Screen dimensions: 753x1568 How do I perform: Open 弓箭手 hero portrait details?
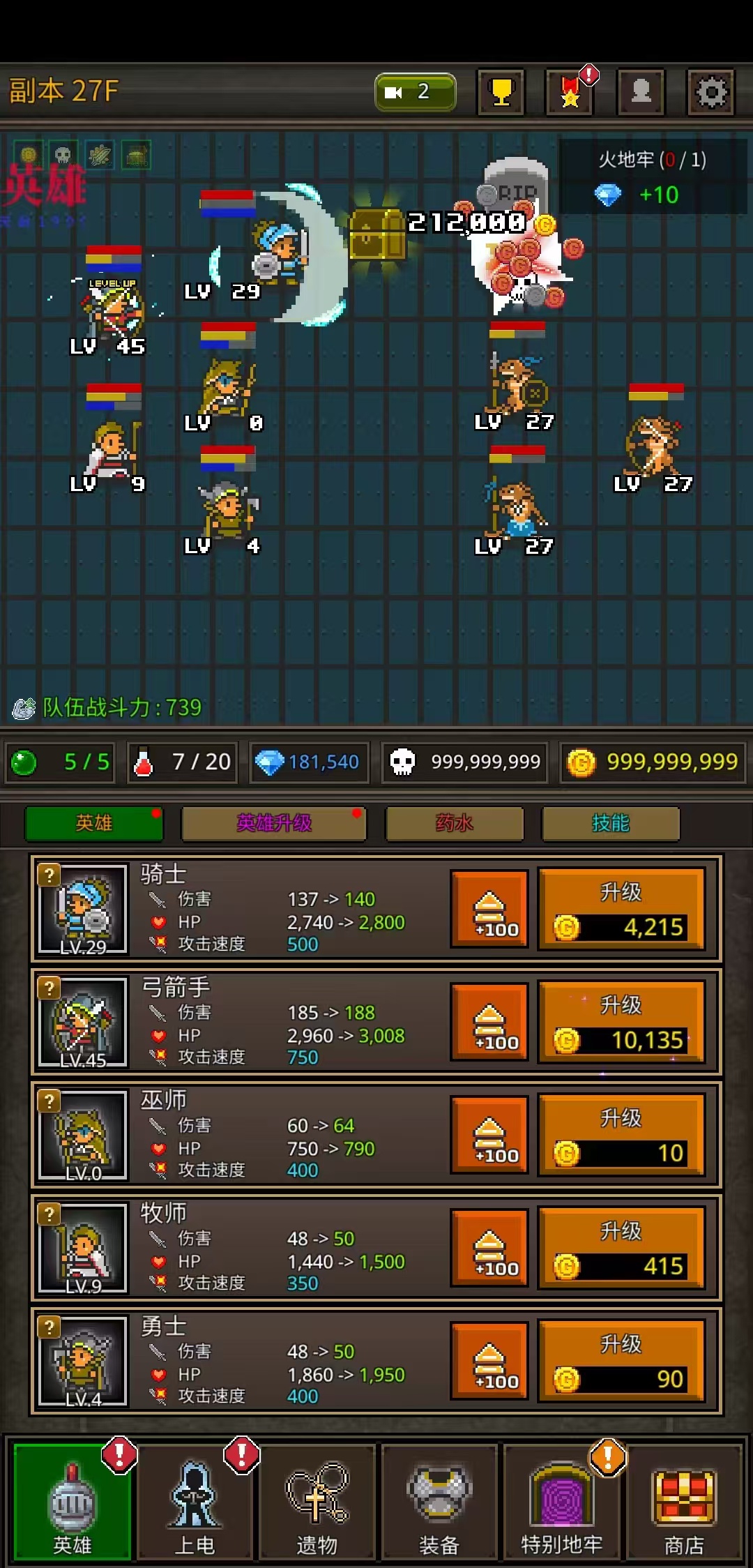(x=83, y=1023)
